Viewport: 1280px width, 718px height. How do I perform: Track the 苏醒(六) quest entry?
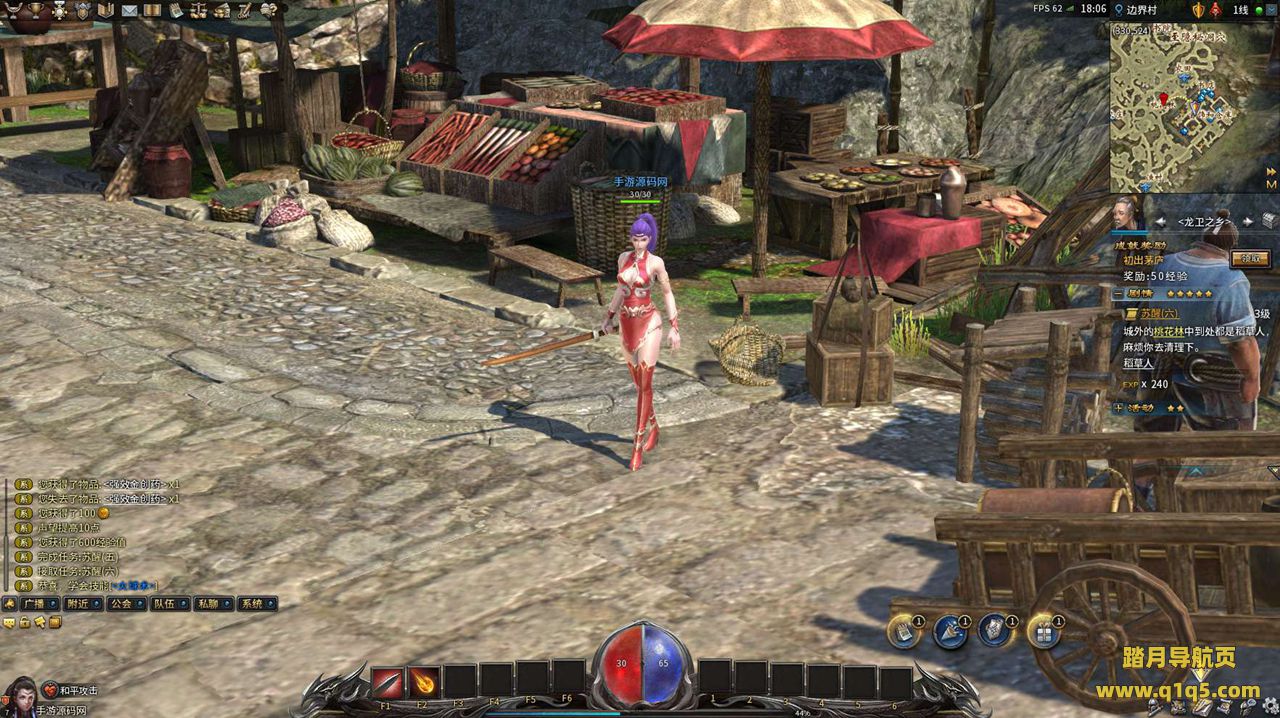coord(1160,313)
